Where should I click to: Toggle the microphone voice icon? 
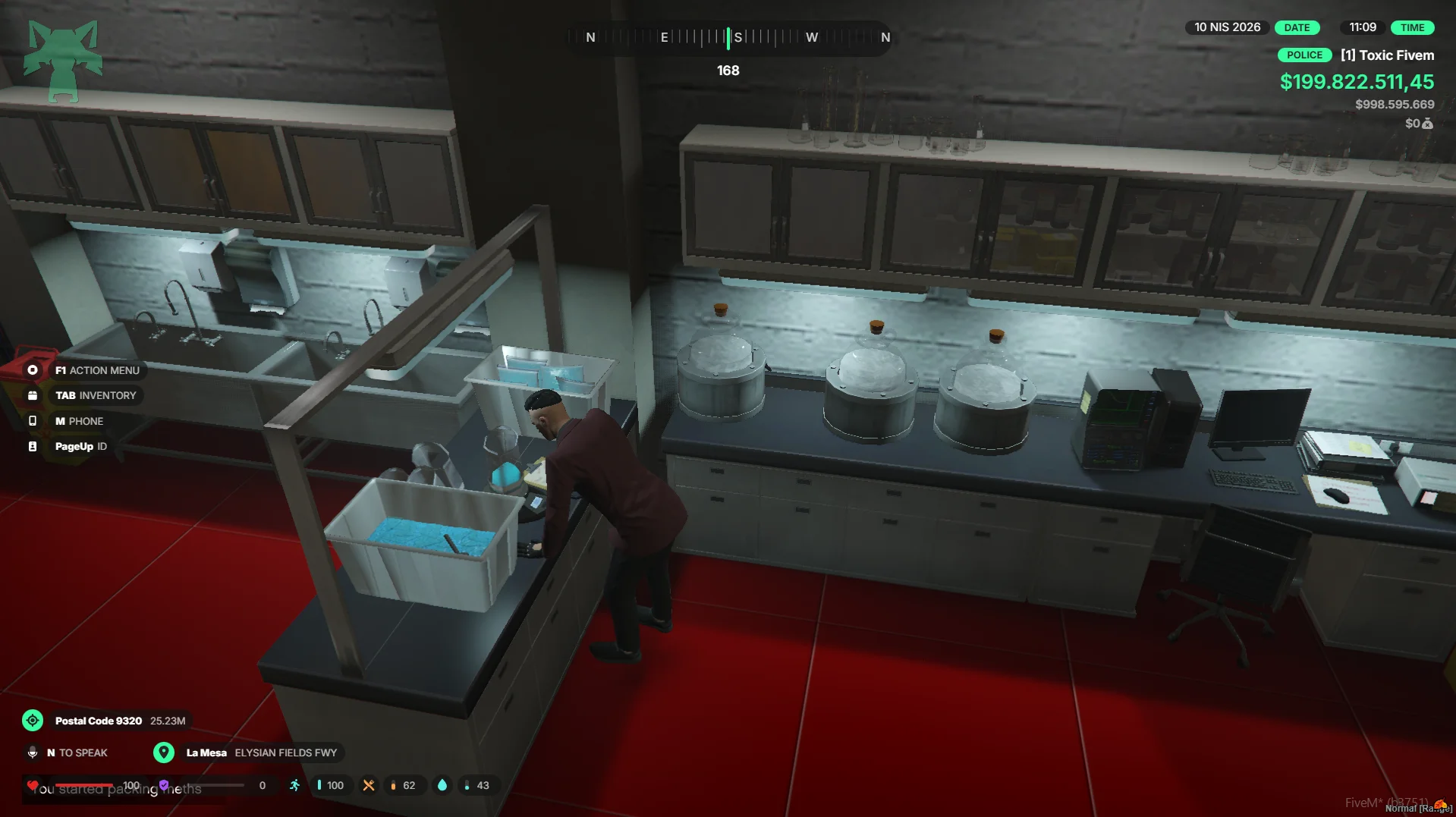[x=33, y=753]
